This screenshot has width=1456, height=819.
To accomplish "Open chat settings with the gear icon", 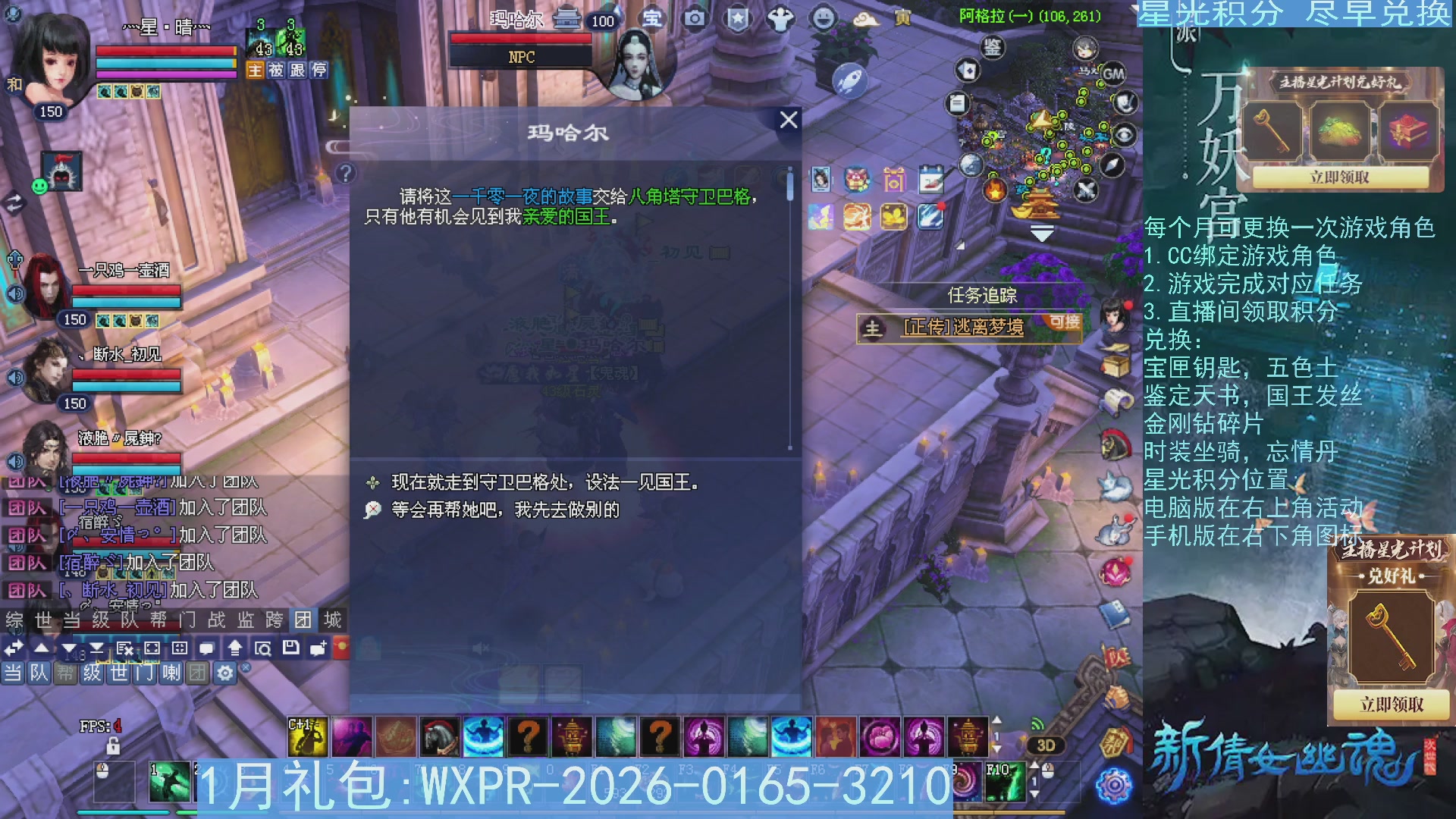I will (224, 673).
